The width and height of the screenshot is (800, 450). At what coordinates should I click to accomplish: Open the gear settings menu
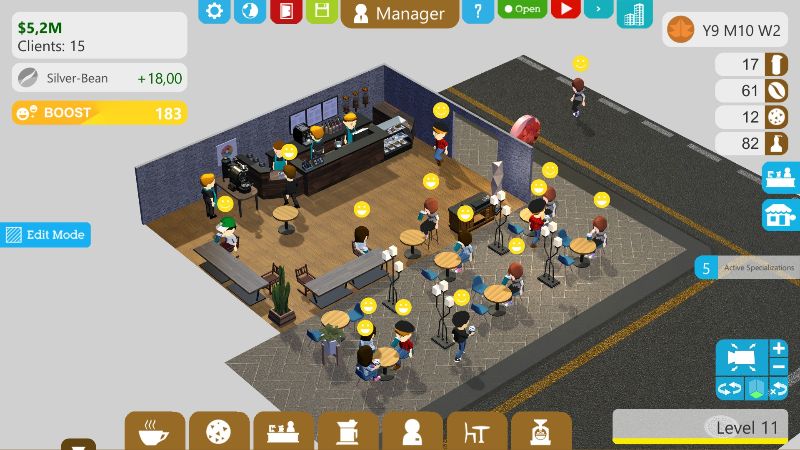[214, 11]
